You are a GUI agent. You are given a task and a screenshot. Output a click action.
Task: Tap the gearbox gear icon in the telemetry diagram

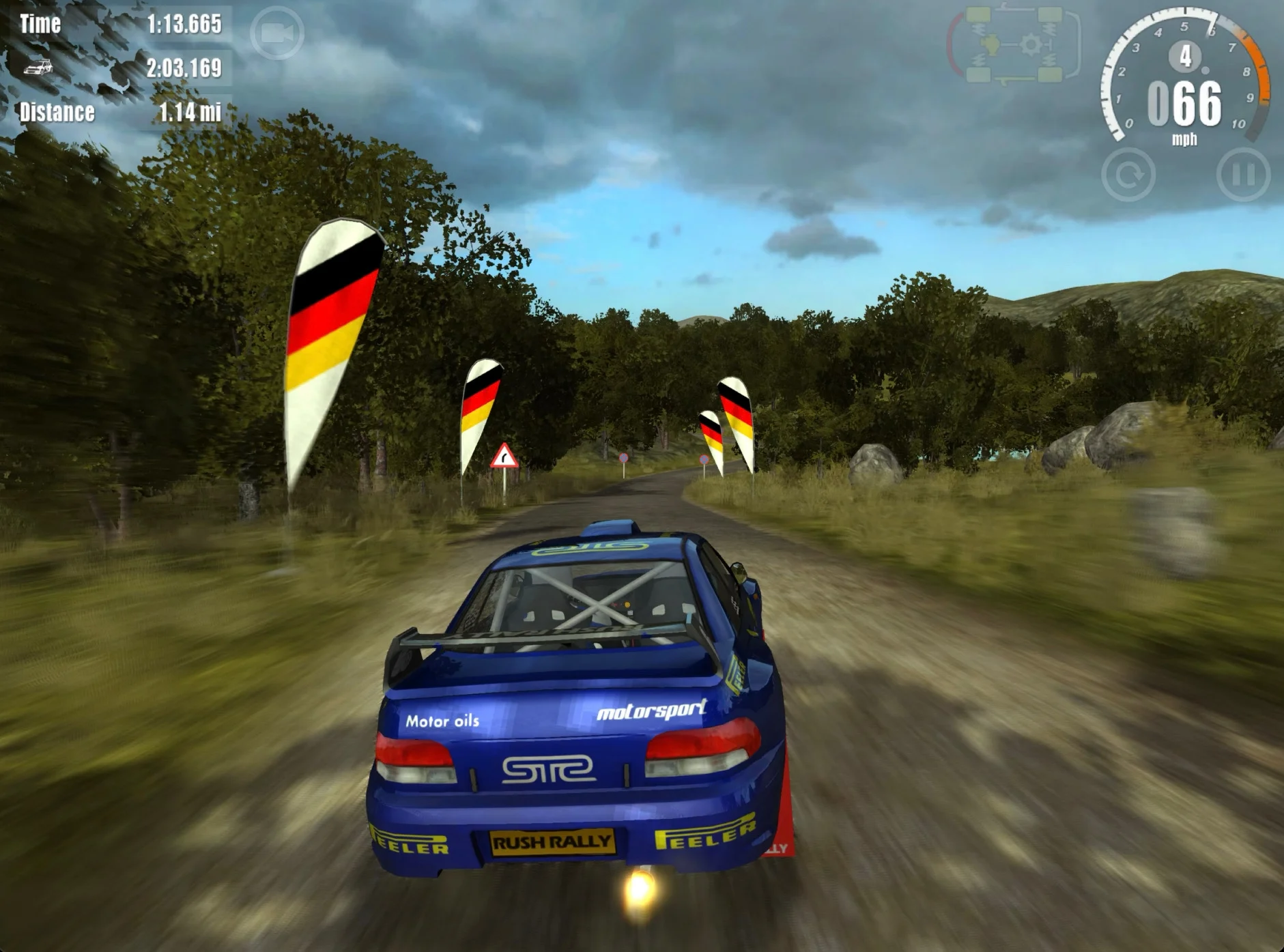coord(1031,44)
